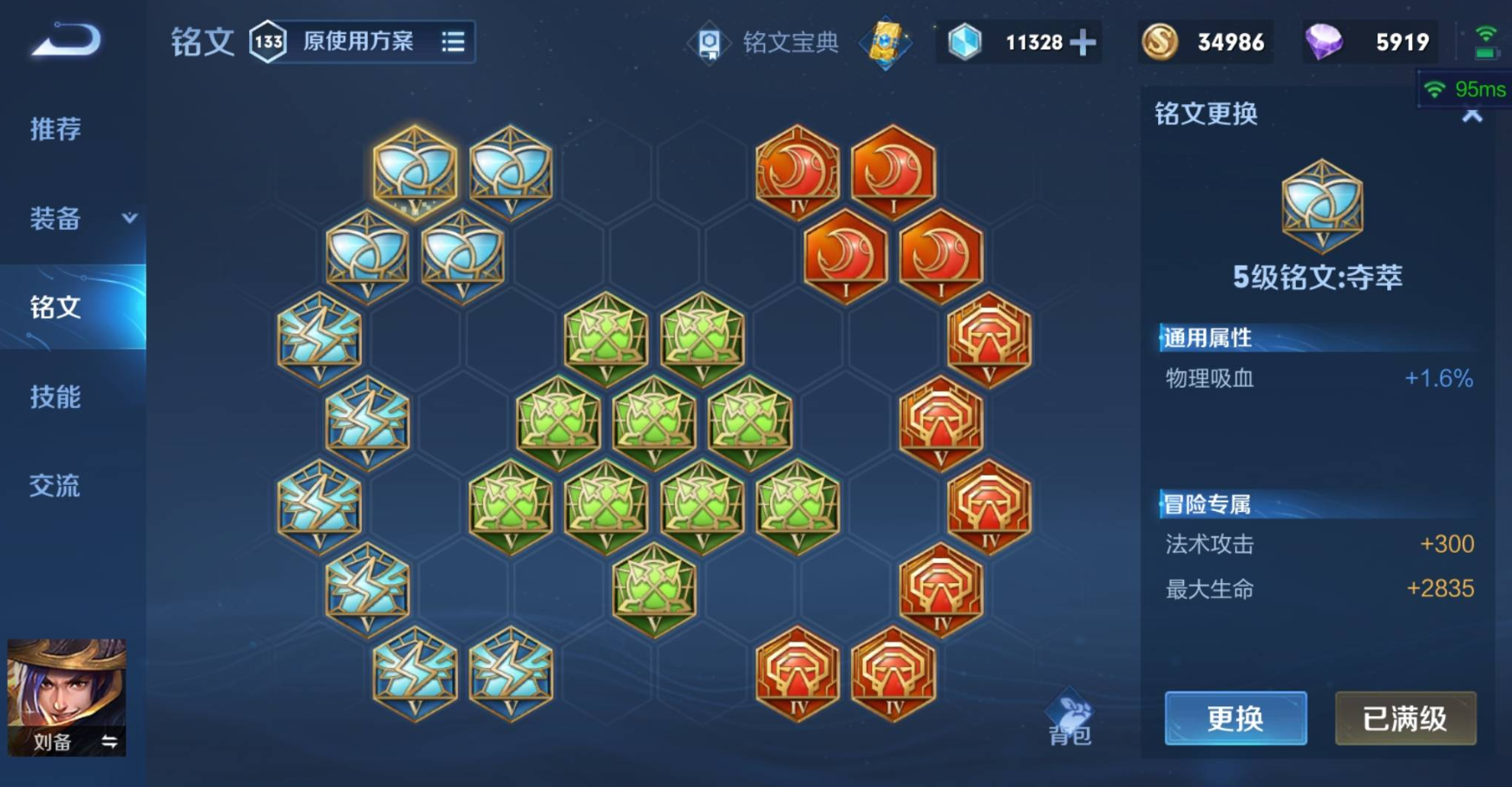Add more blue inscription fragments with plus
Viewport: 1512px width, 787px height.
pos(1083,42)
